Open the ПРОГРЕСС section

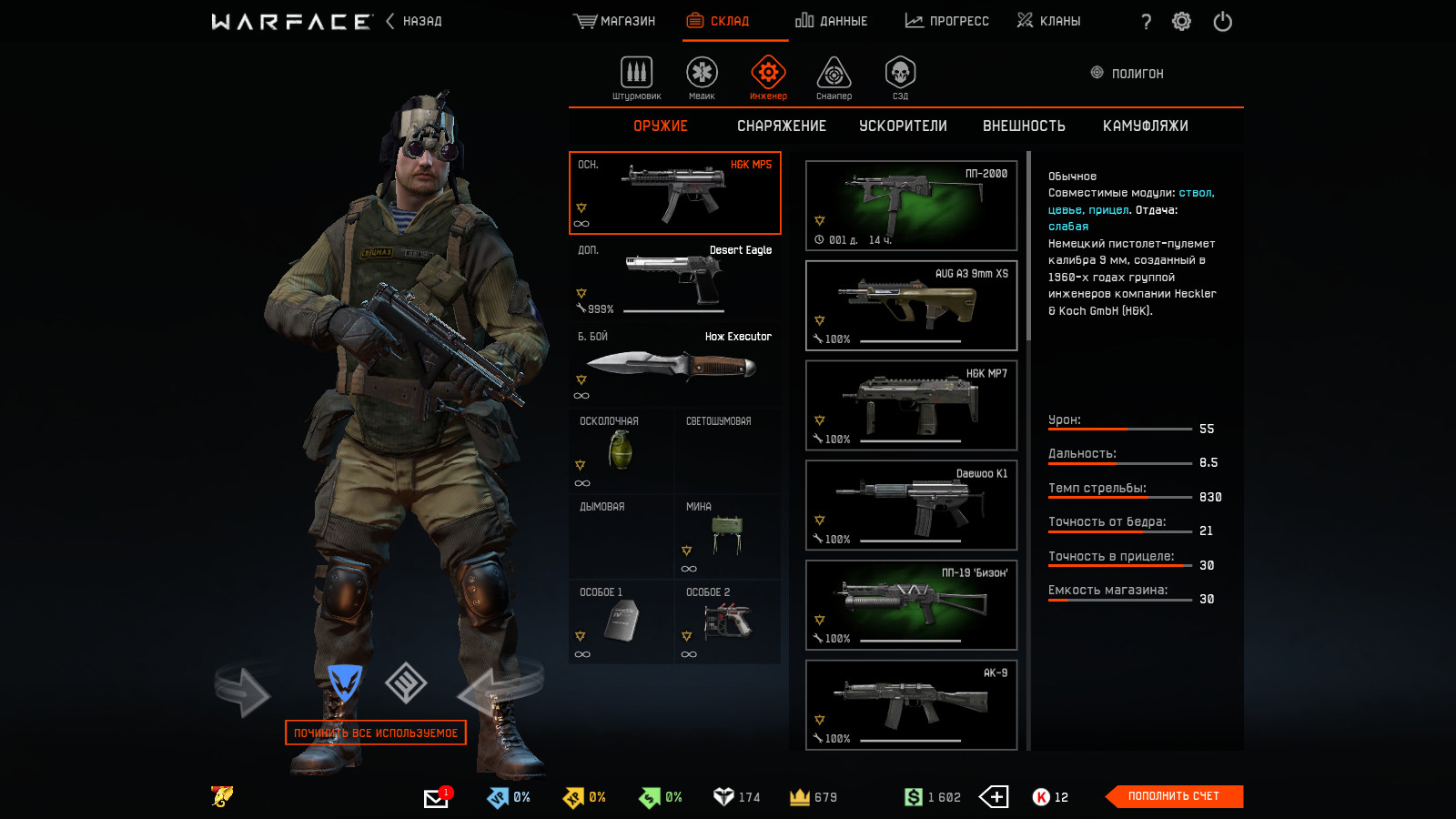coord(946,21)
